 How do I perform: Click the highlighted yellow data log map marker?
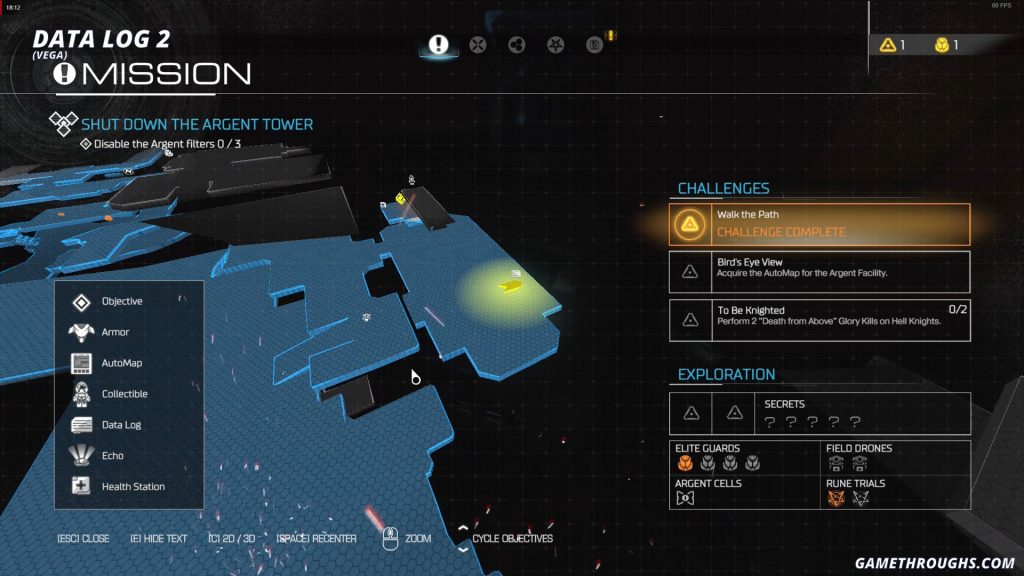[510, 286]
